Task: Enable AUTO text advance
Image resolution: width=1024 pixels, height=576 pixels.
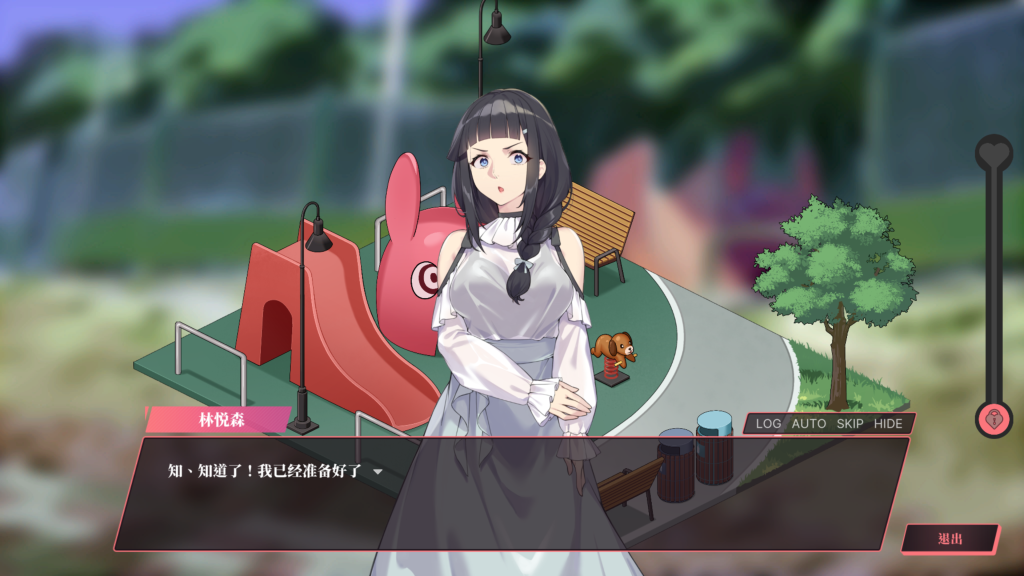Action: 809,424
